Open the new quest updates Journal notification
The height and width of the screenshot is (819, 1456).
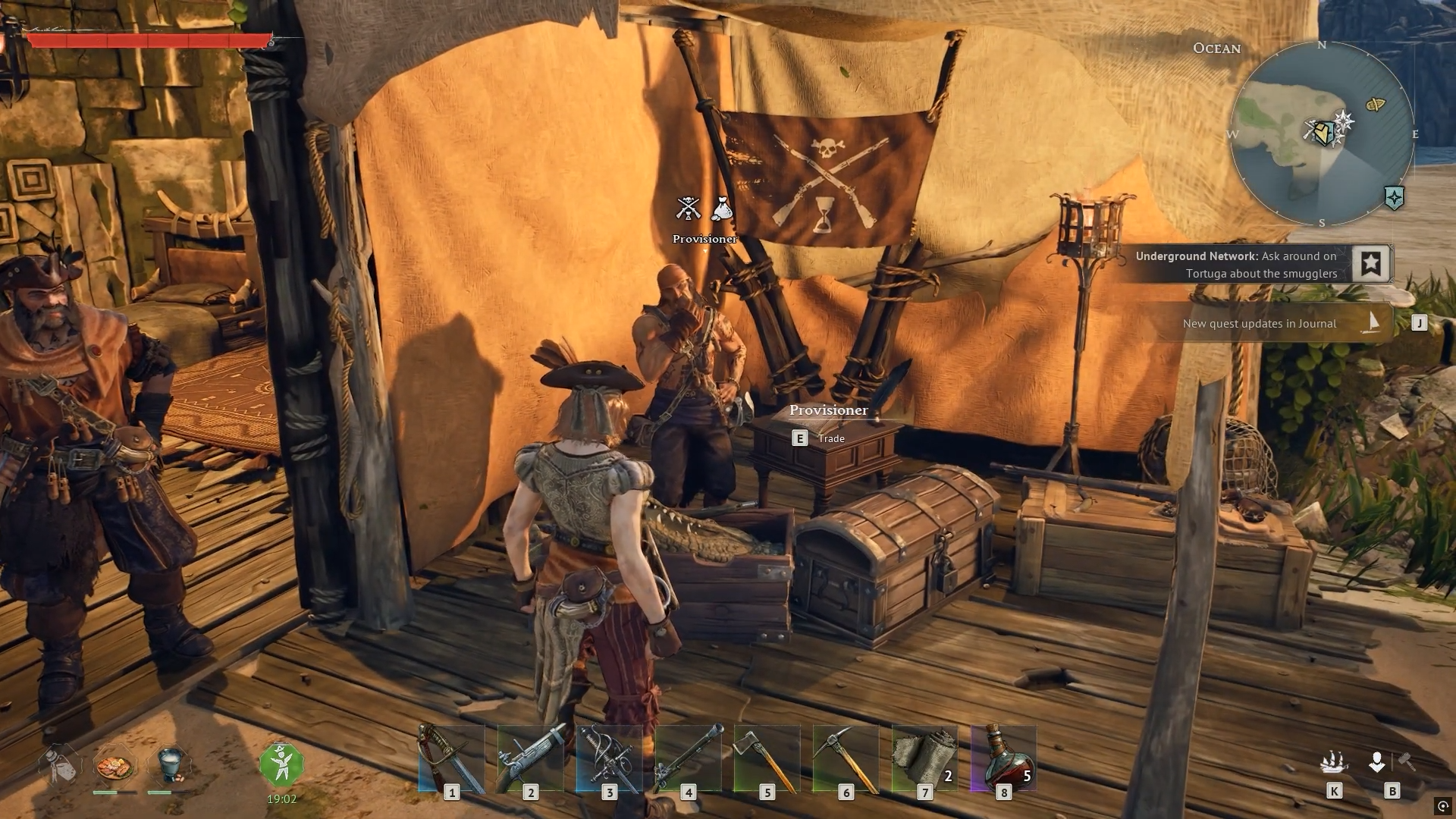tap(1260, 324)
